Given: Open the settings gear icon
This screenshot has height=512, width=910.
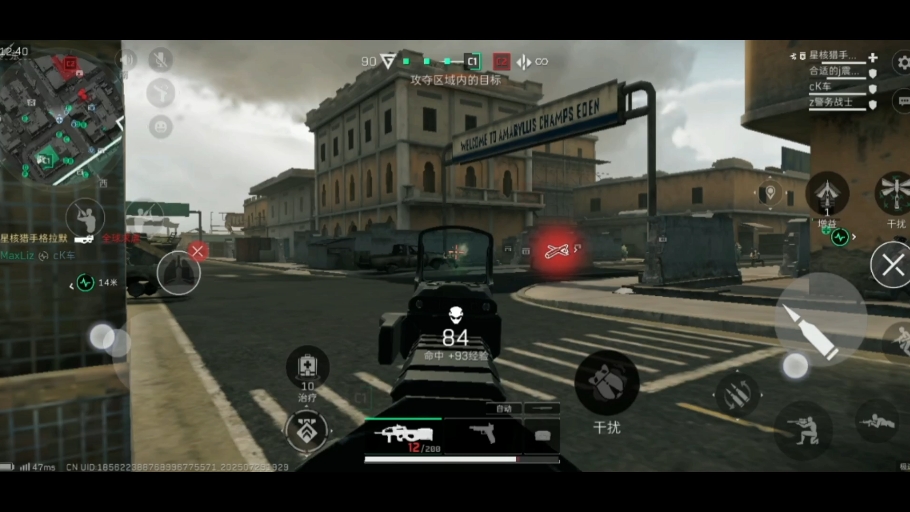Looking at the screenshot, I should [902, 63].
